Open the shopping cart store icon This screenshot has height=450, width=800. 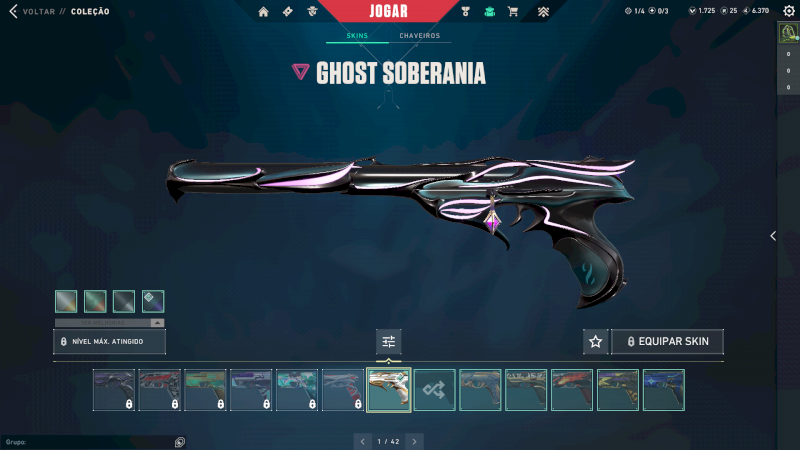click(513, 12)
